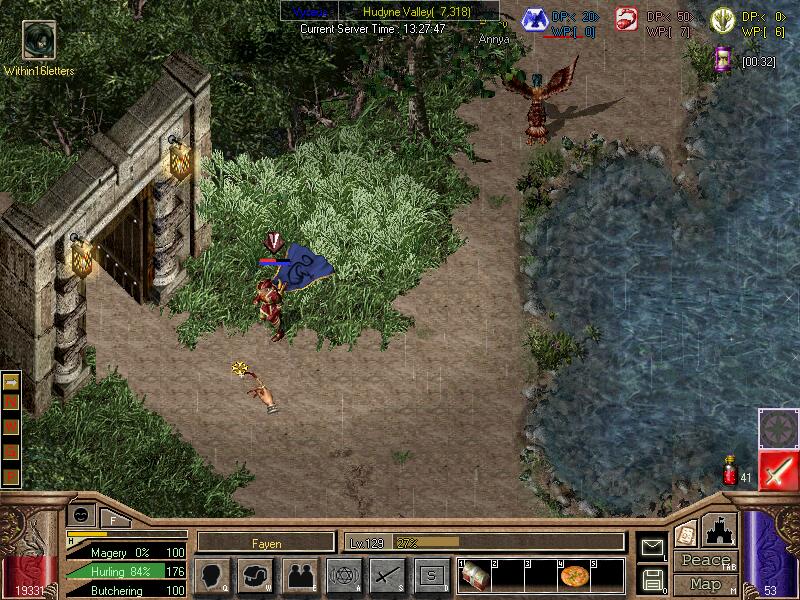Select the chest item in quickslot 1

tap(474, 577)
